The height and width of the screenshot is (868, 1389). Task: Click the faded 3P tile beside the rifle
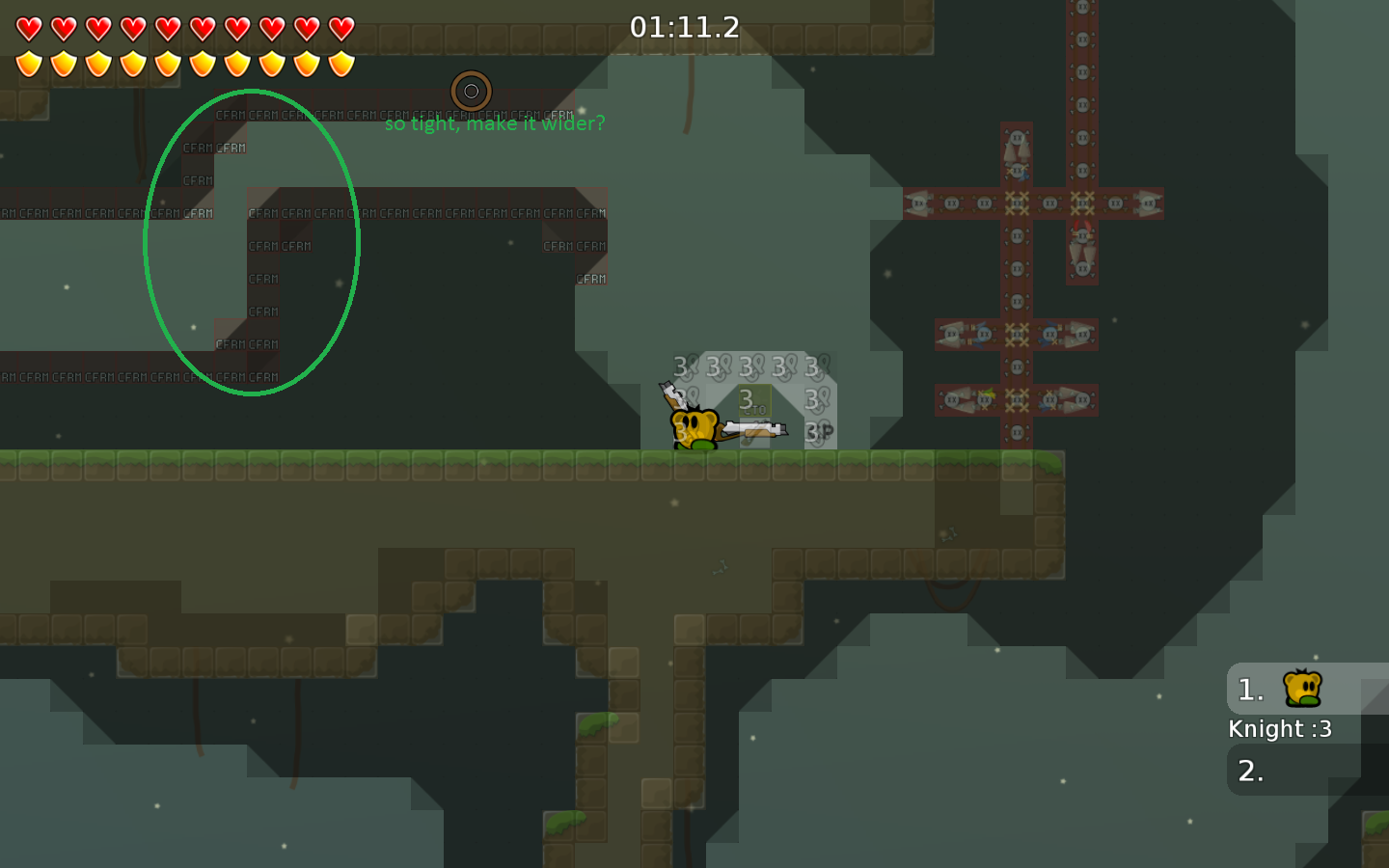819,431
